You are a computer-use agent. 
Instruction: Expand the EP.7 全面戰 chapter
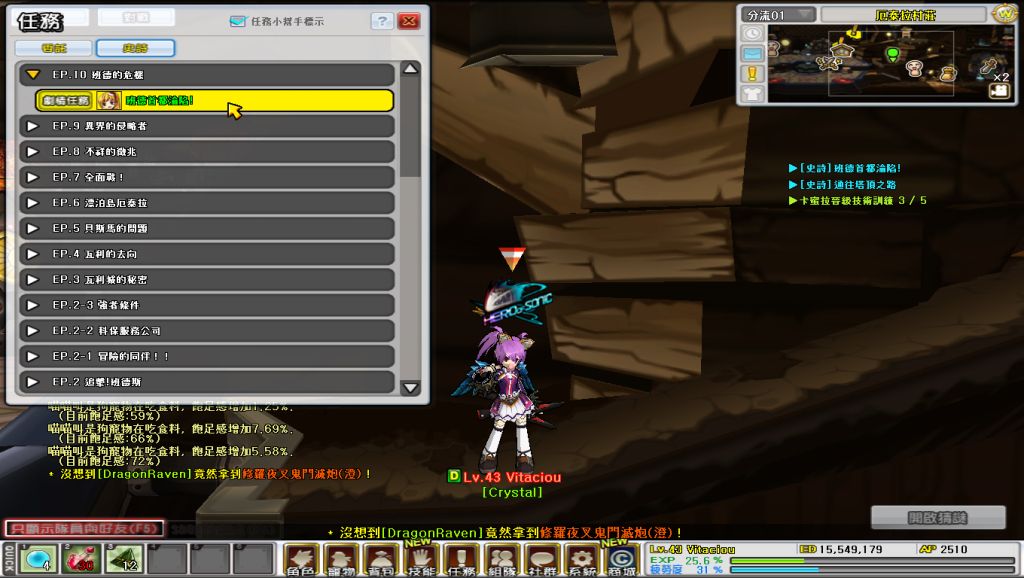[x=33, y=177]
